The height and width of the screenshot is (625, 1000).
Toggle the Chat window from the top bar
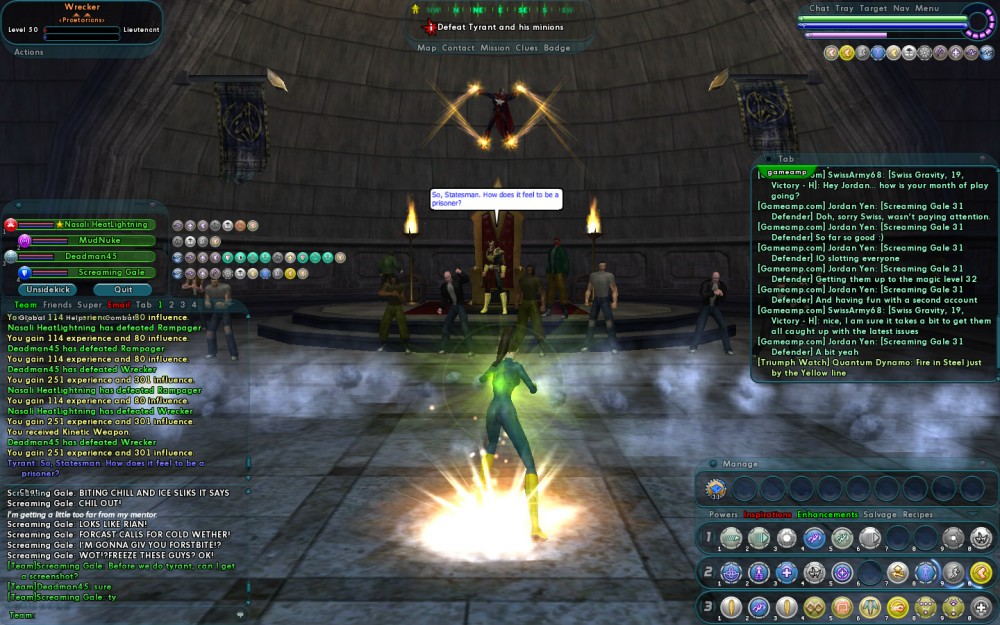click(x=819, y=8)
